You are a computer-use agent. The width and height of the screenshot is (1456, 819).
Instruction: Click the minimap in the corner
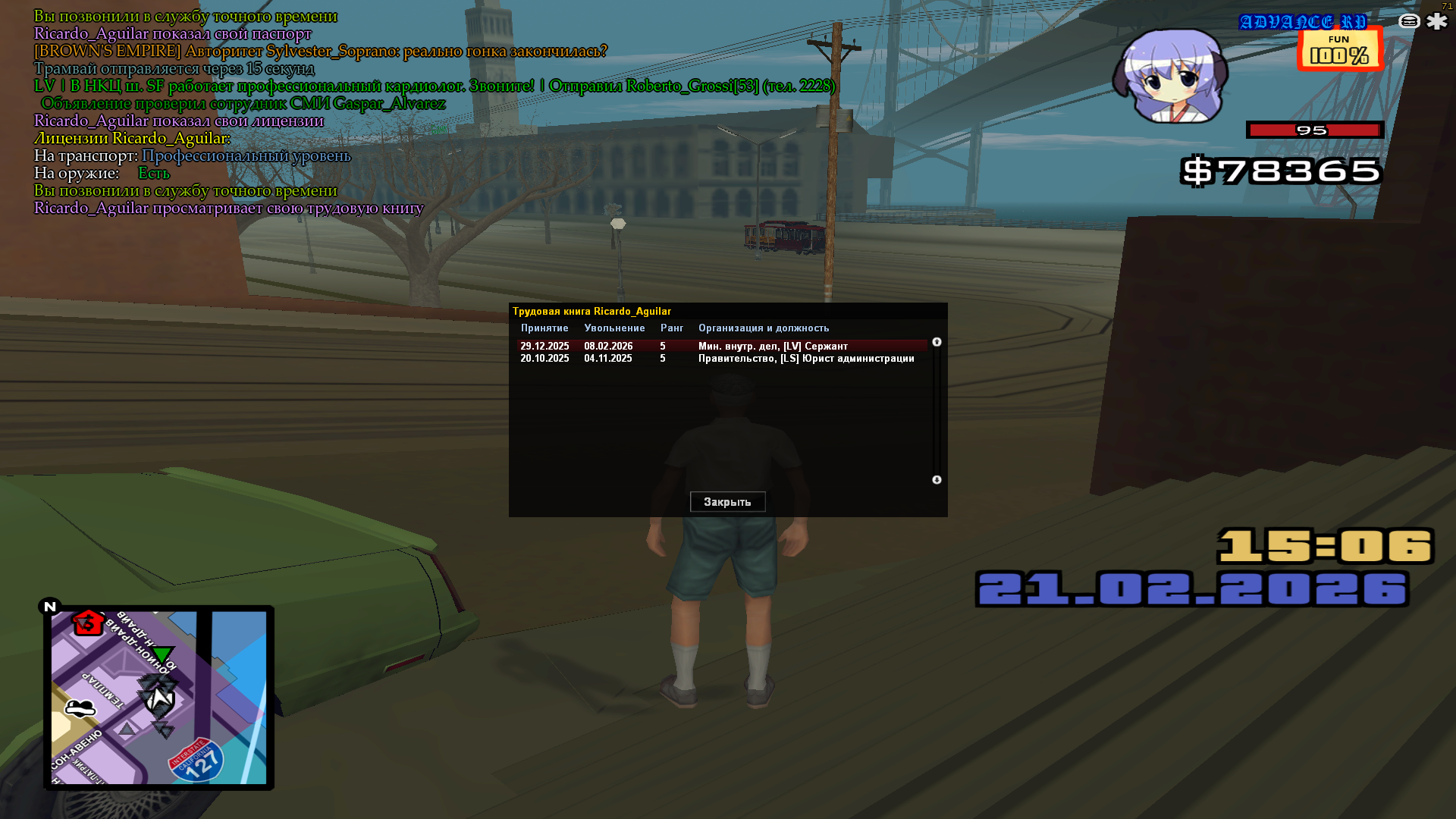point(158,698)
